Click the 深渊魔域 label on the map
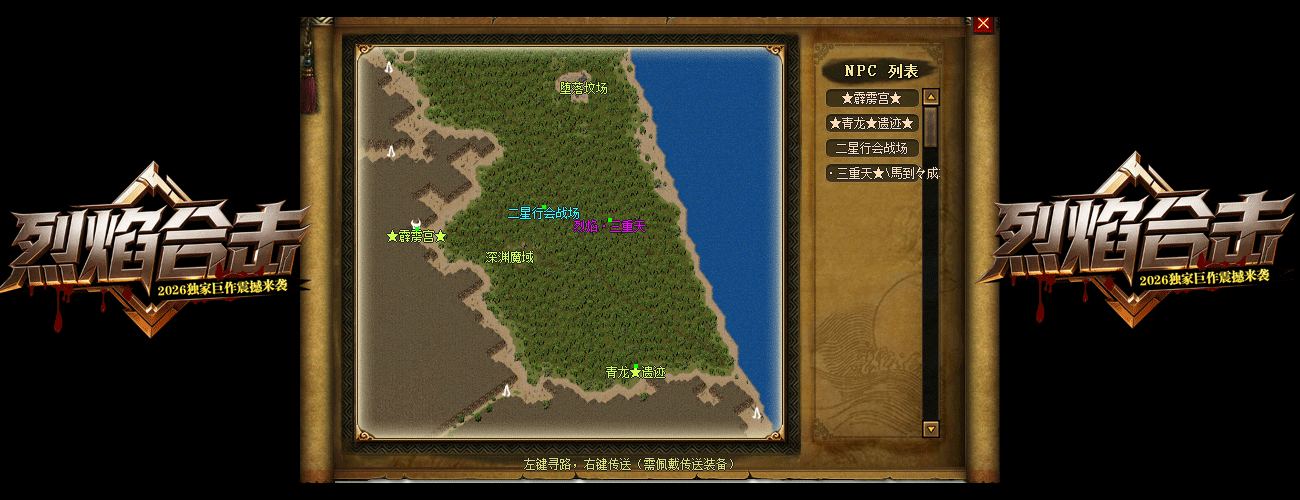 pyautogui.click(x=510, y=258)
